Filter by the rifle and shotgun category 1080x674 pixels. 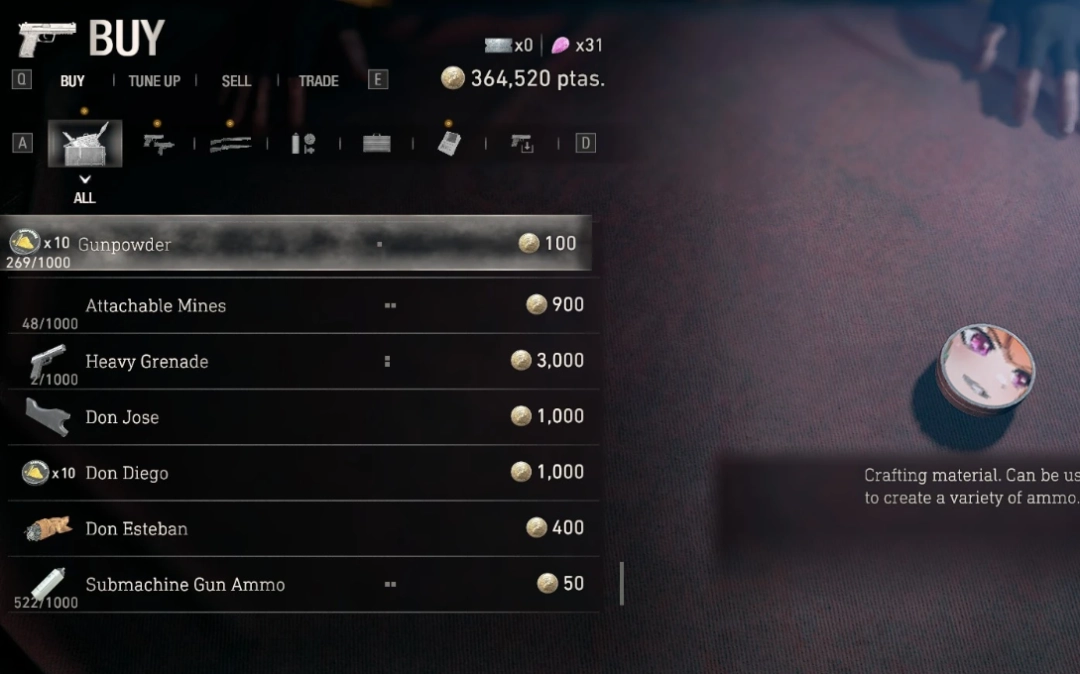230,144
